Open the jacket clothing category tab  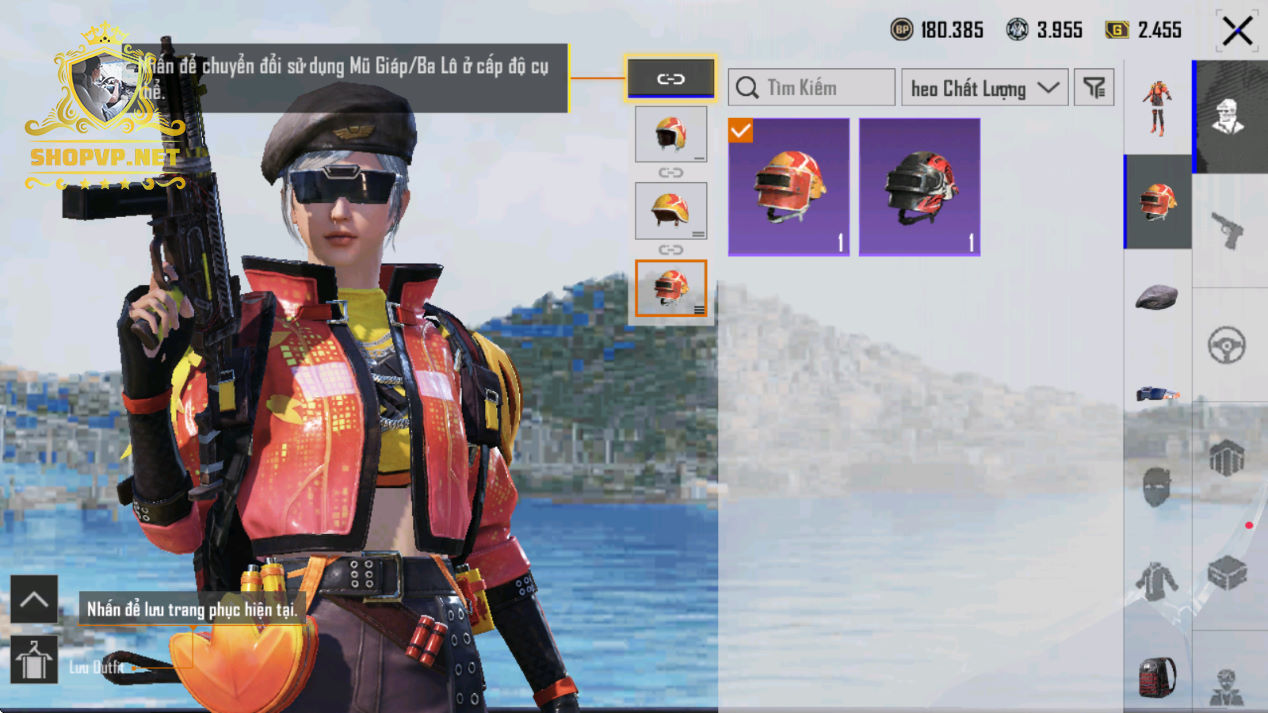(1157, 581)
